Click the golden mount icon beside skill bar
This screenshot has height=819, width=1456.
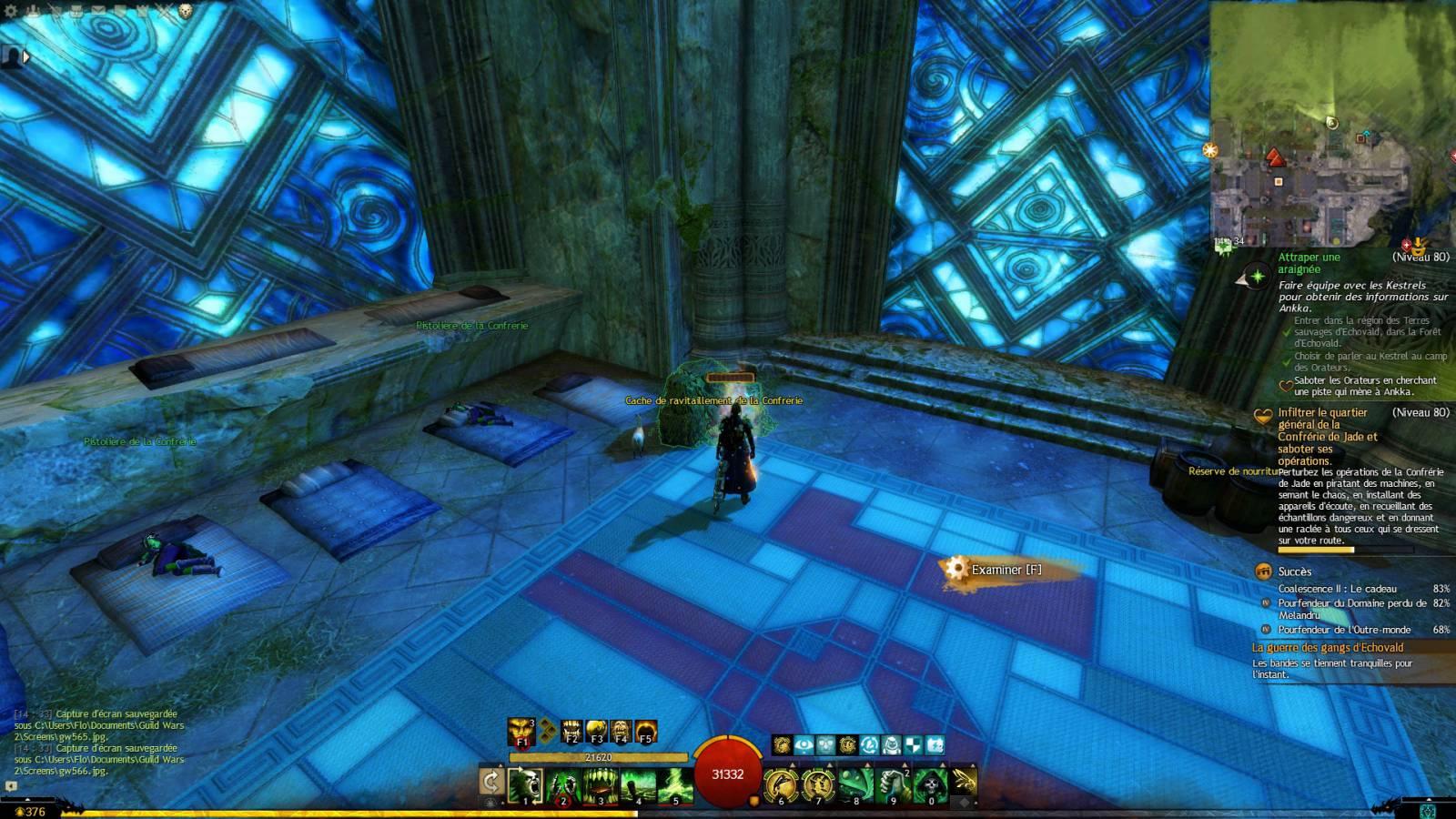pyautogui.click(x=965, y=779)
